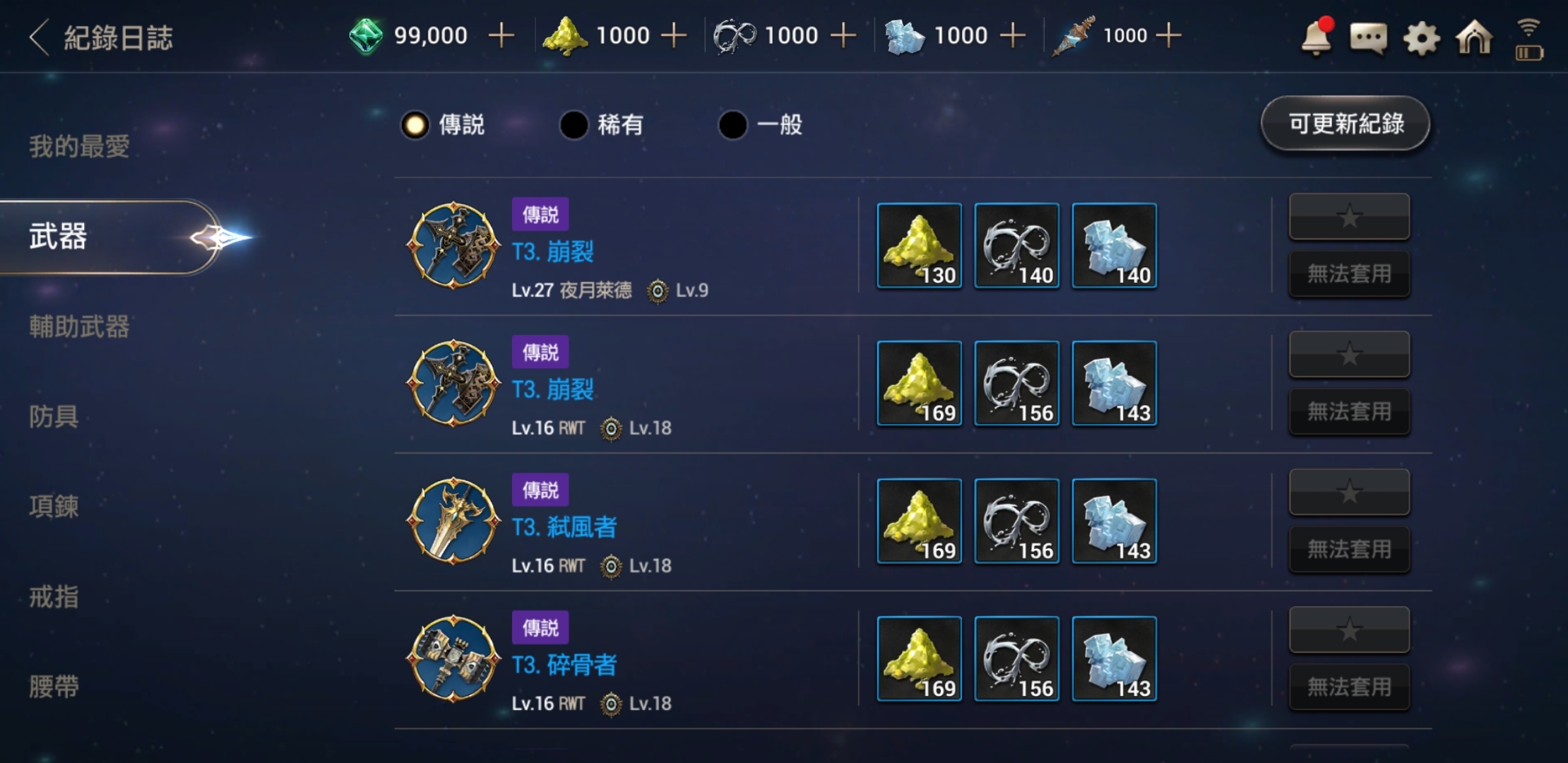This screenshot has width=1568, height=763.
Task: Select the 稀有 rarity filter
Action: pyautogui.click(x=574, y=124)
